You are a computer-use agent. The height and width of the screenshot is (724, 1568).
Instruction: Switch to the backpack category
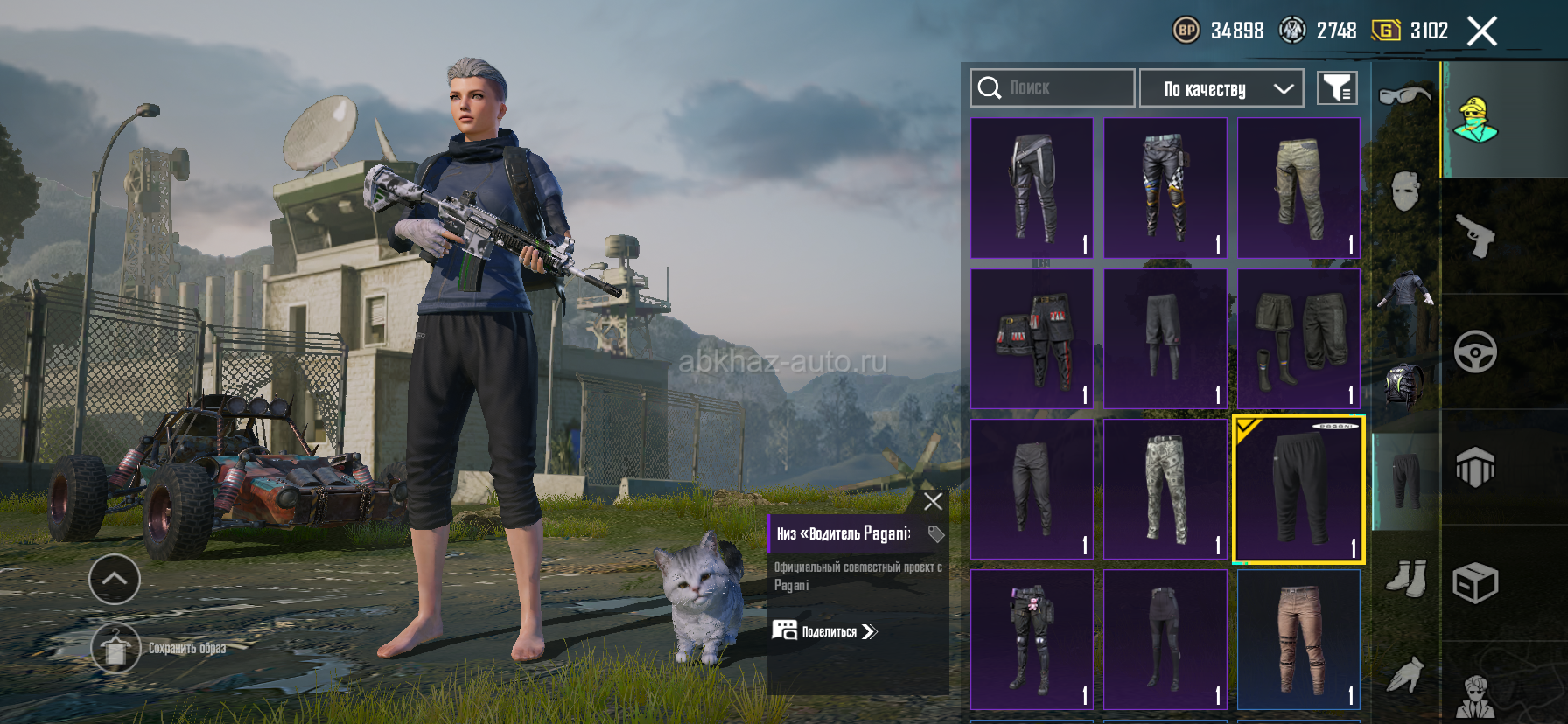[x=1404, y=385]
